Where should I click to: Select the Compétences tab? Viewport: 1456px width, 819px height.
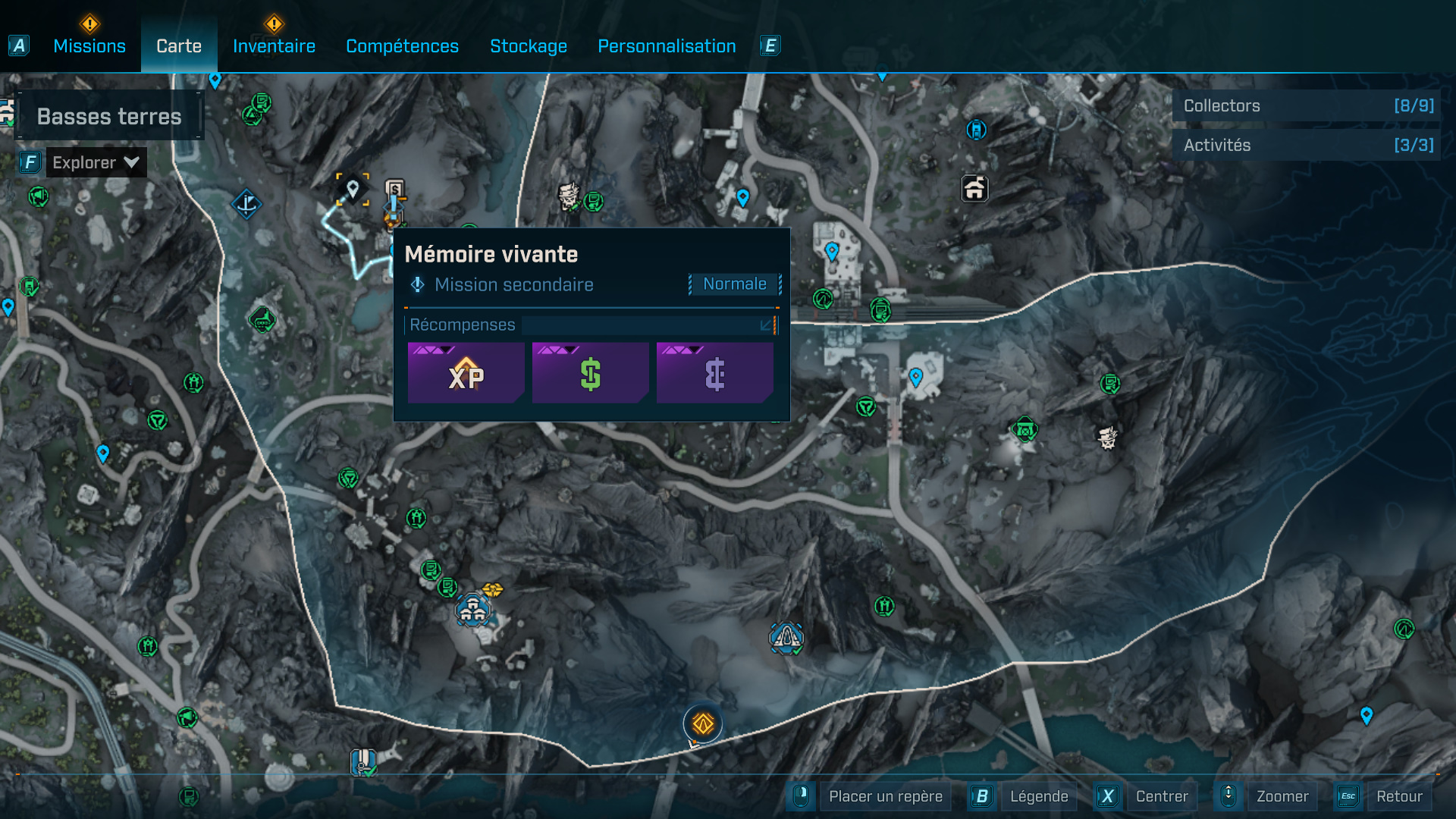[x=402, y=46]
